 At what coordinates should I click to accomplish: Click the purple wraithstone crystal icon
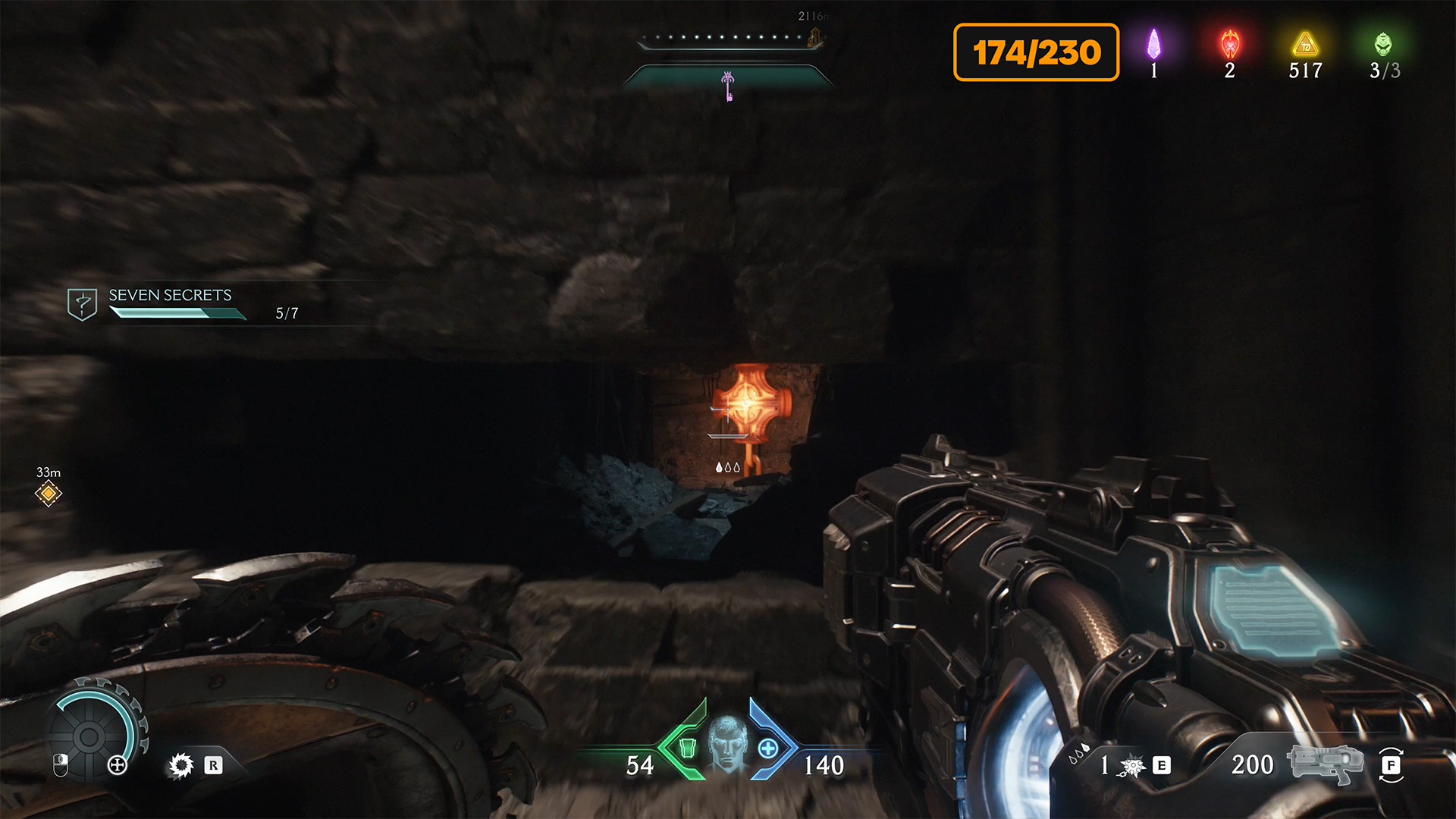(x=1153, y=44)
